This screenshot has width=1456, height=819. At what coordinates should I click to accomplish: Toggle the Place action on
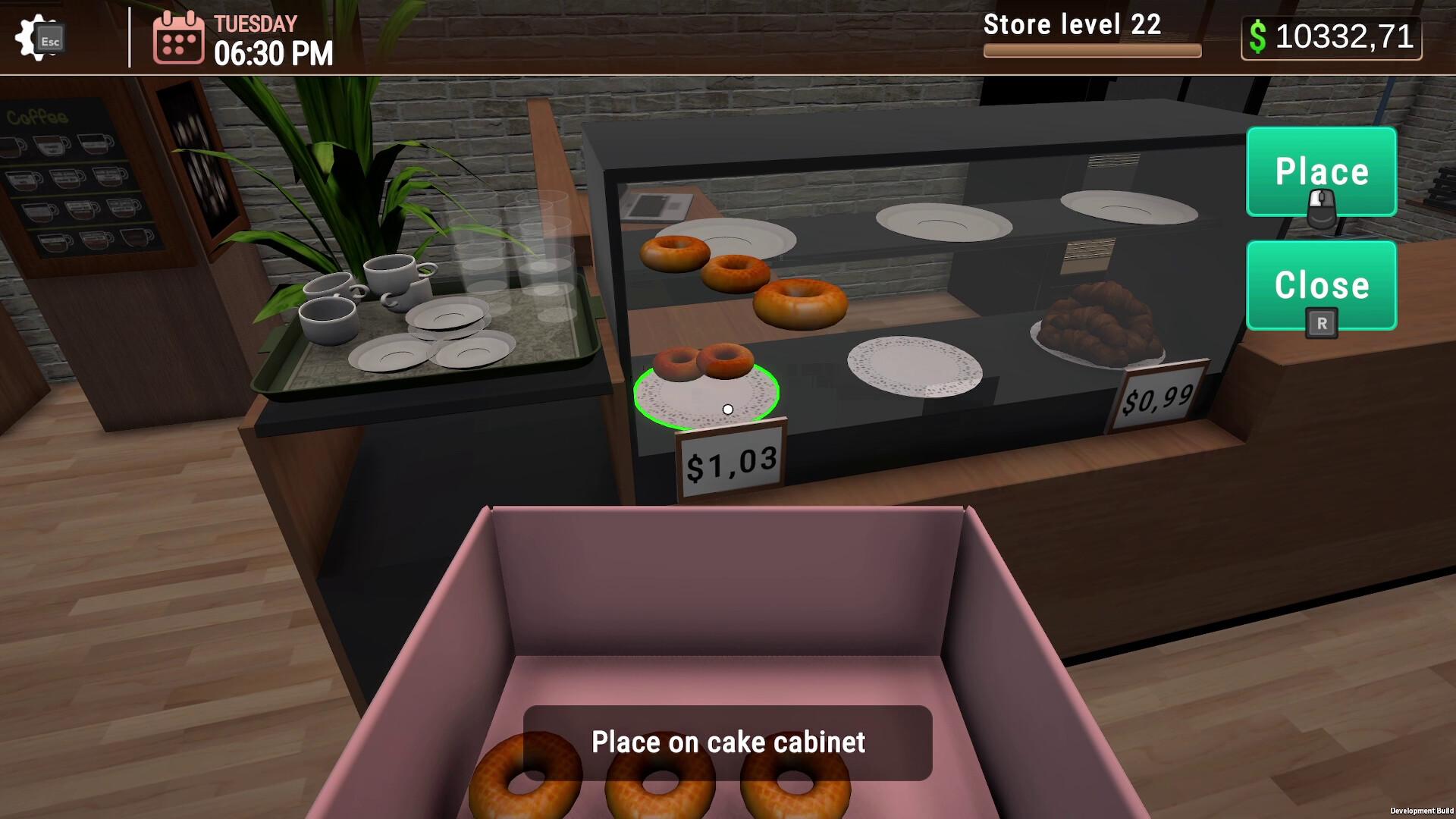point(1321,171)
